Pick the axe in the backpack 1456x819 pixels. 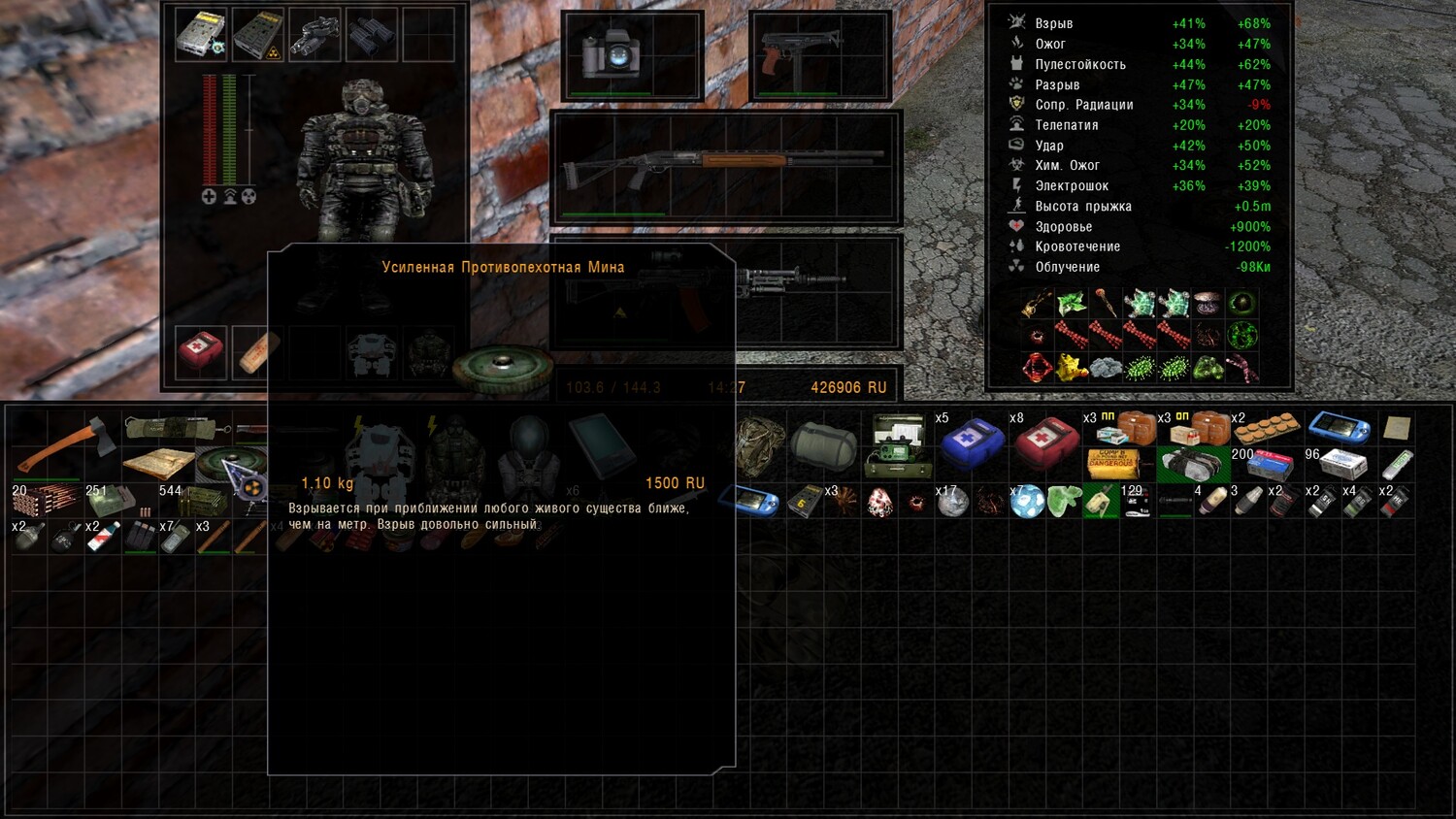pos(66,446)
